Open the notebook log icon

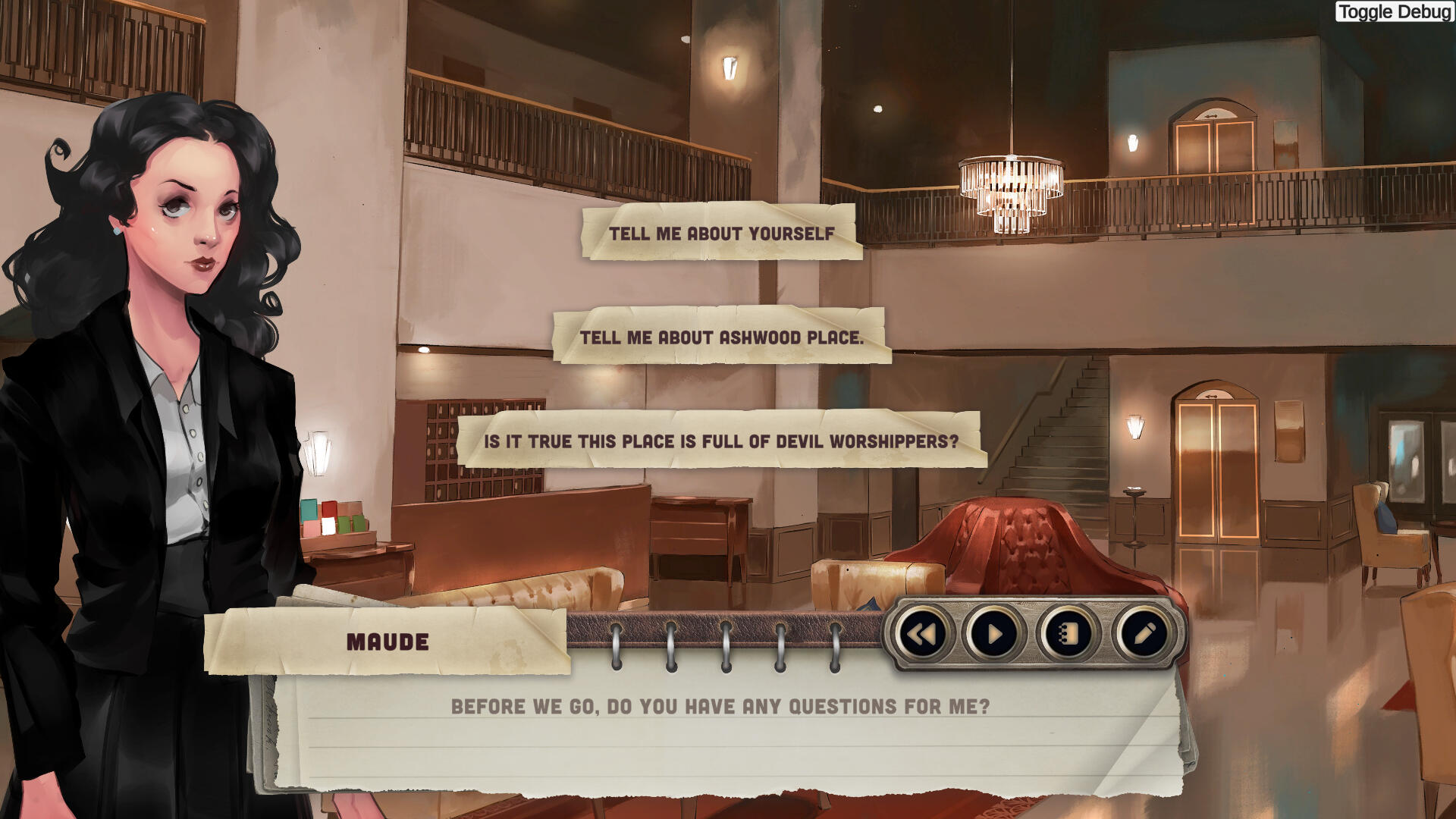point(1068,634)
